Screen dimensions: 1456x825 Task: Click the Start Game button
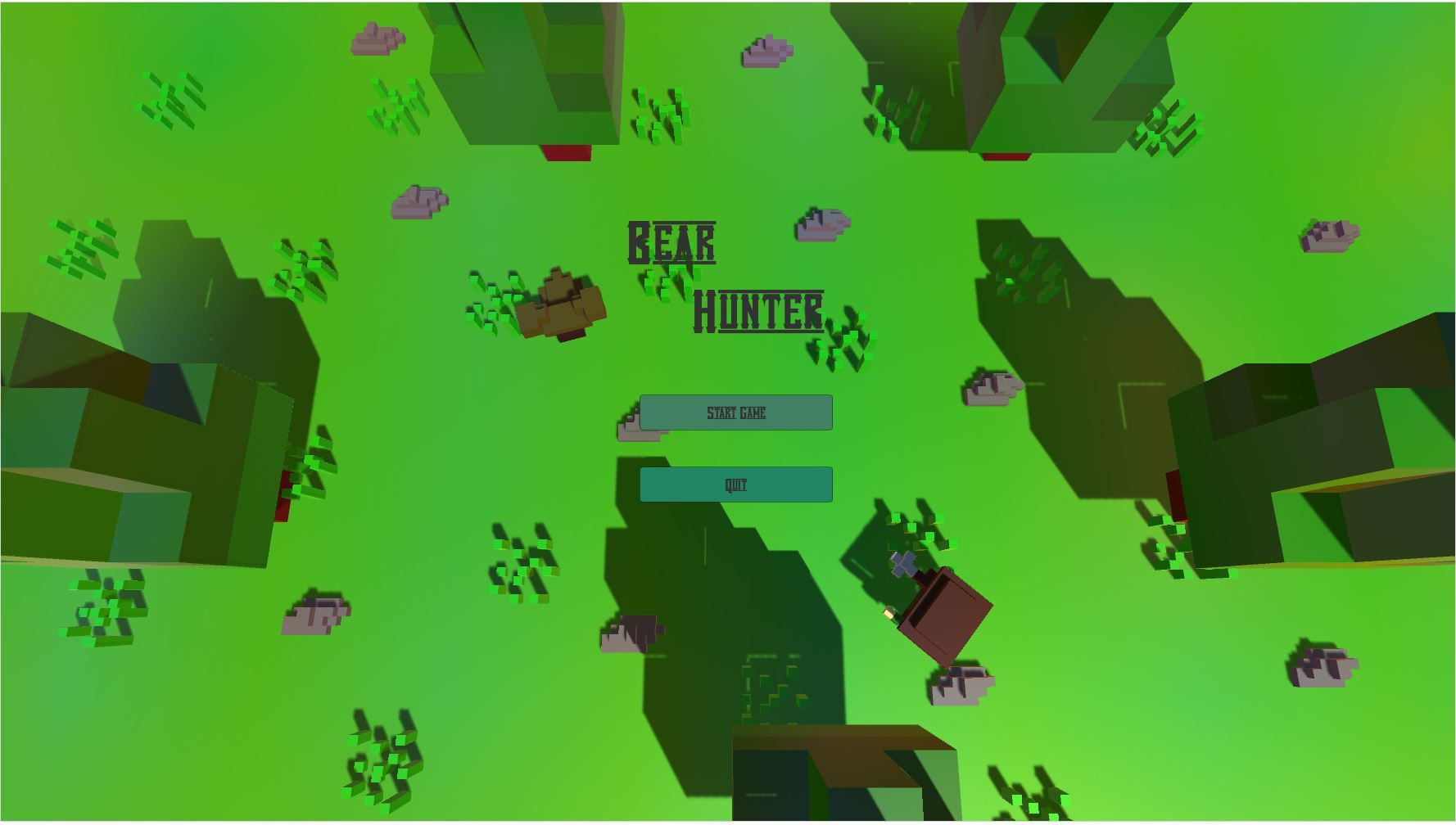(x=736, y=412)
